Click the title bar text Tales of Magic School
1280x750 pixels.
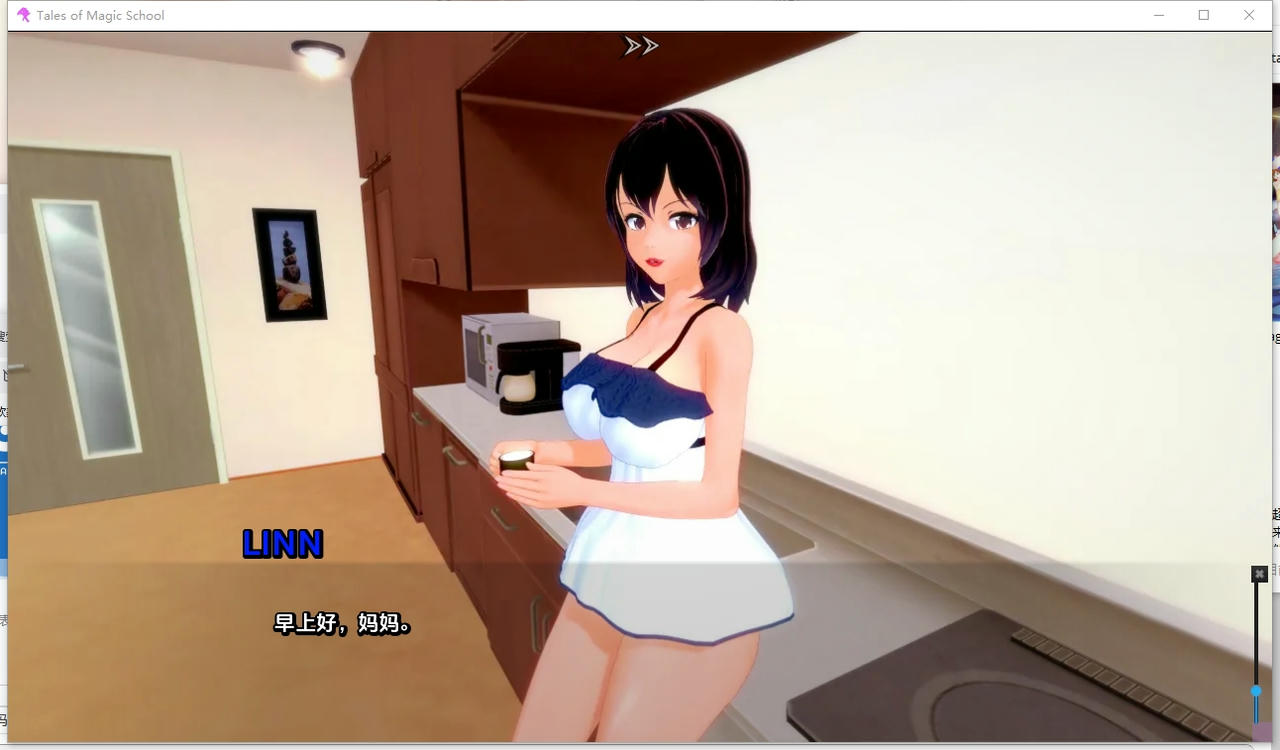point(100,15)
